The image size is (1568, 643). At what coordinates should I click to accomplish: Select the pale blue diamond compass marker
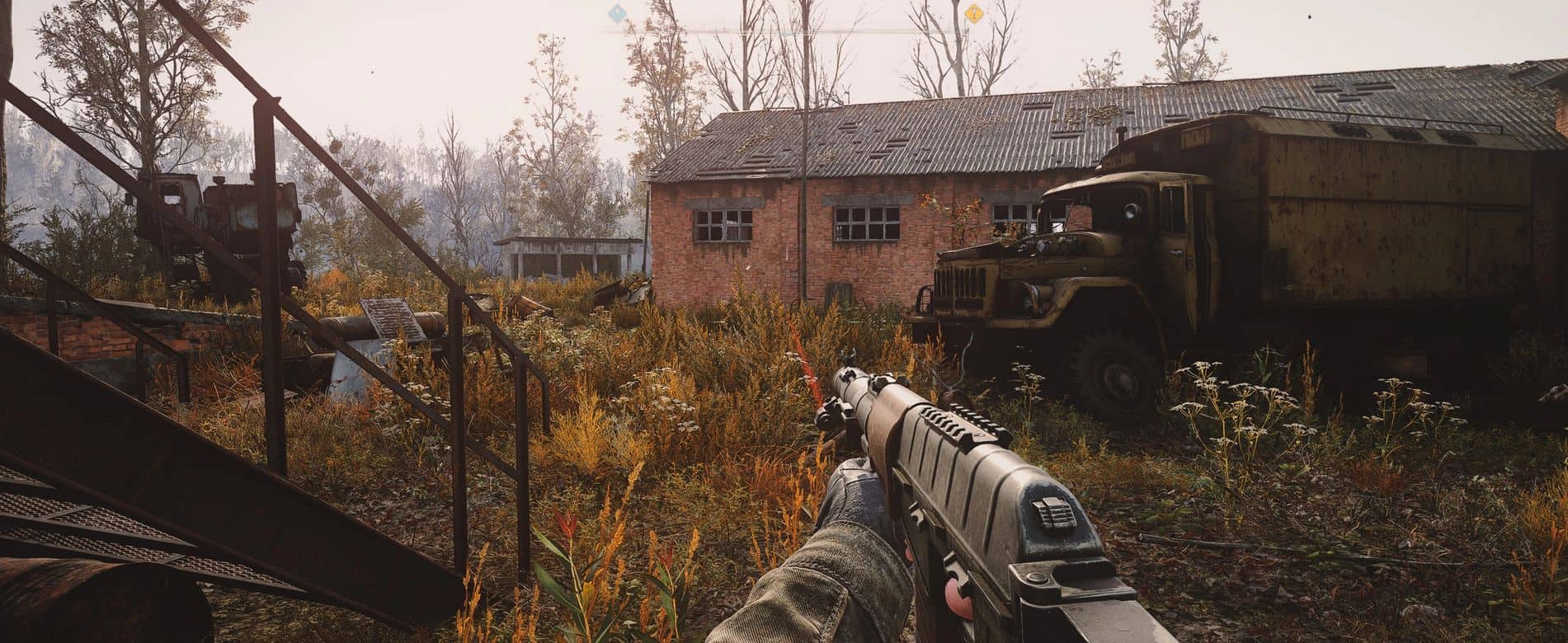click(x=615, y=13)
